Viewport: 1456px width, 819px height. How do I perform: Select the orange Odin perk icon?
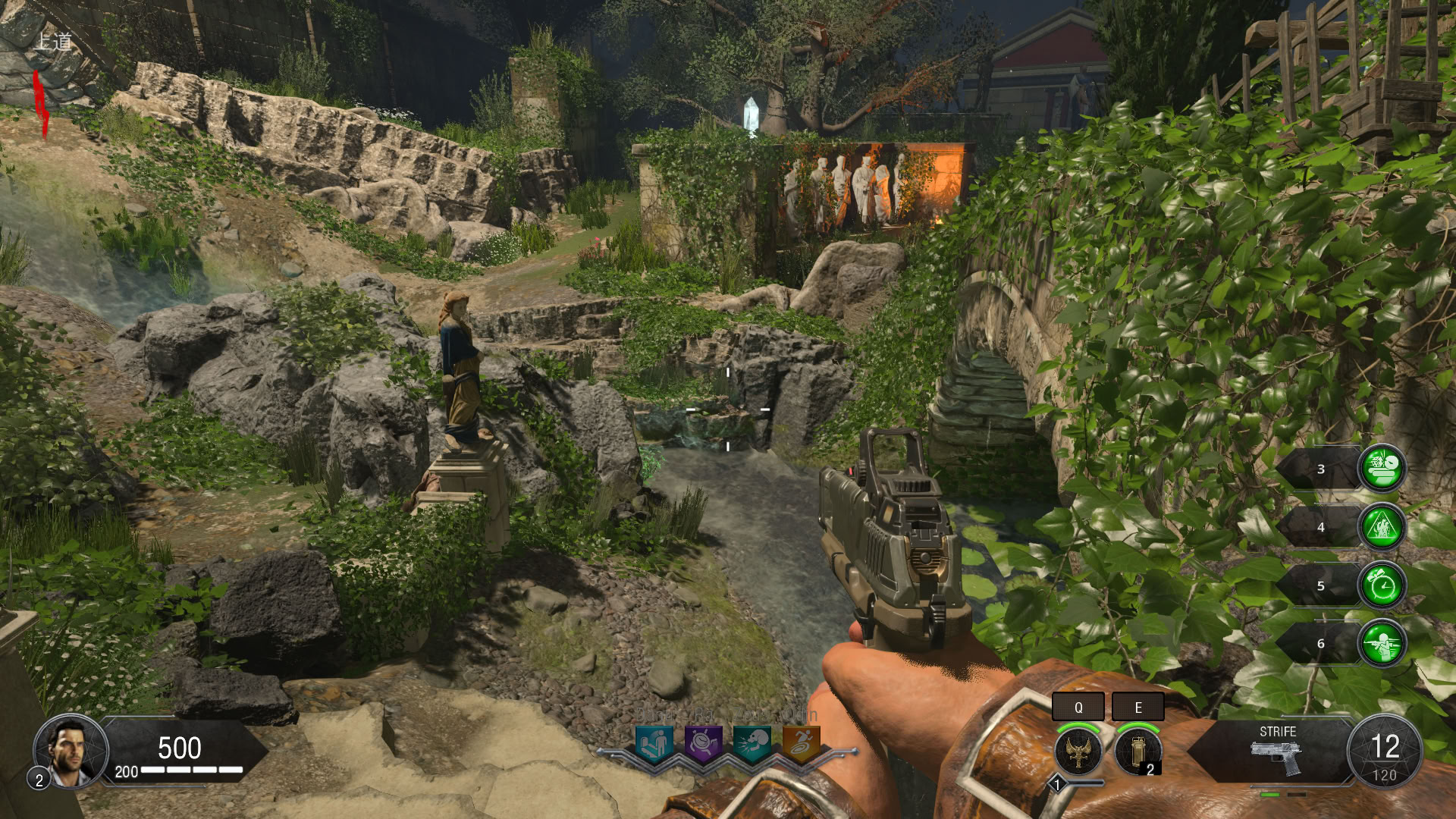click(x=801, y=743)
